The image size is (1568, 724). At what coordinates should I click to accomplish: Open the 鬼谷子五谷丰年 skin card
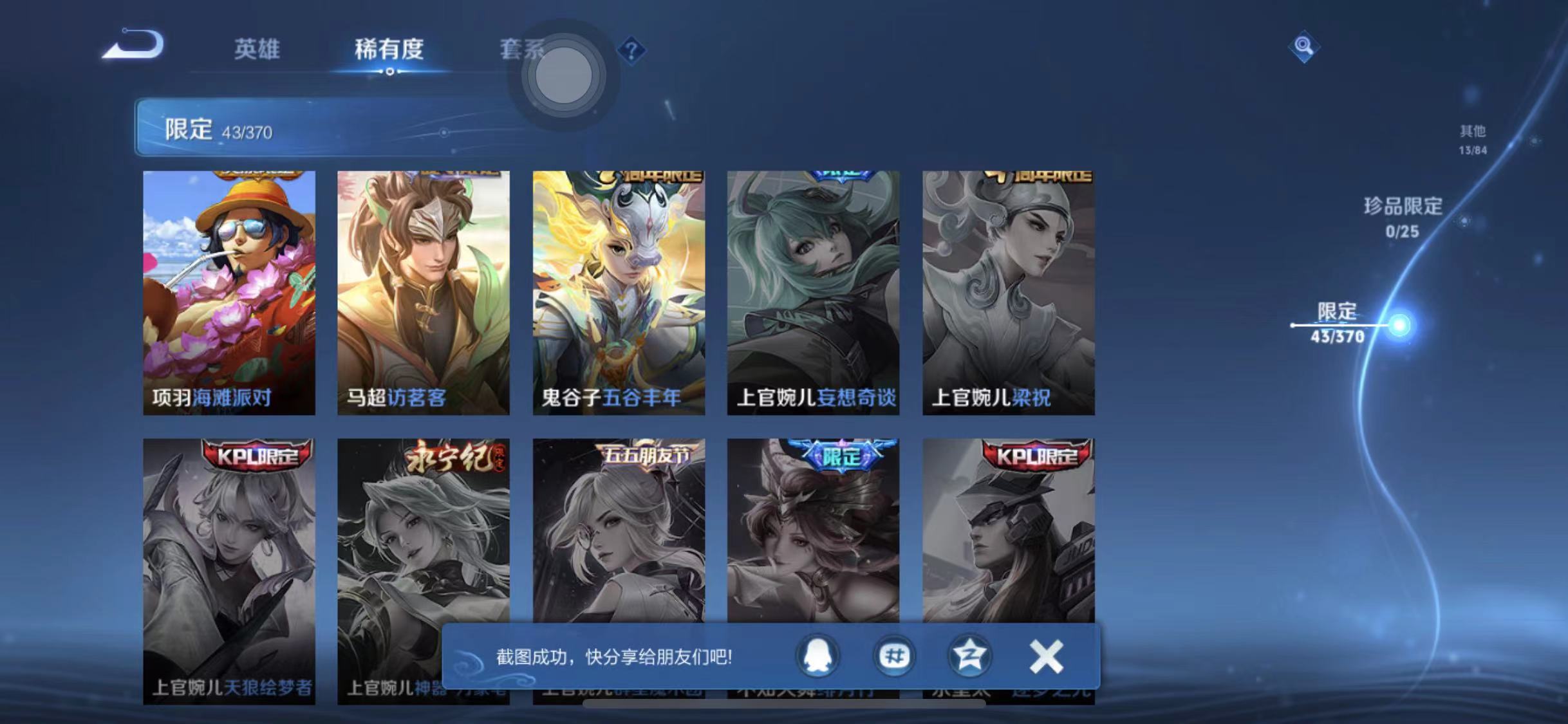pos(620,290)
